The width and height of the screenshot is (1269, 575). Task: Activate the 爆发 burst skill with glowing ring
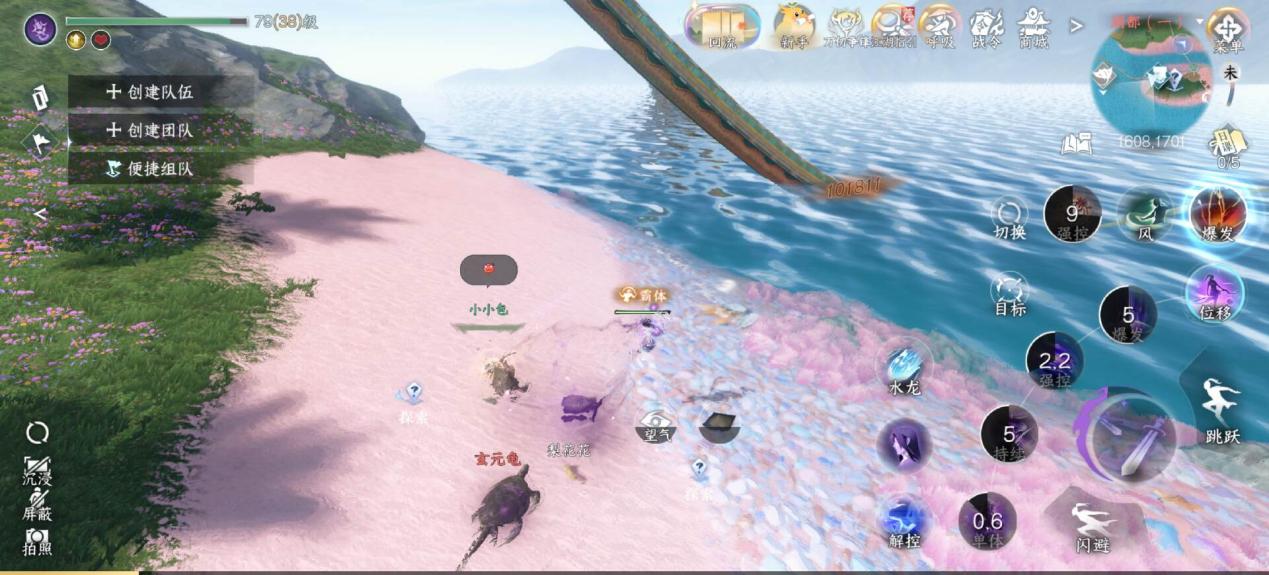(x=1218, y=213)
